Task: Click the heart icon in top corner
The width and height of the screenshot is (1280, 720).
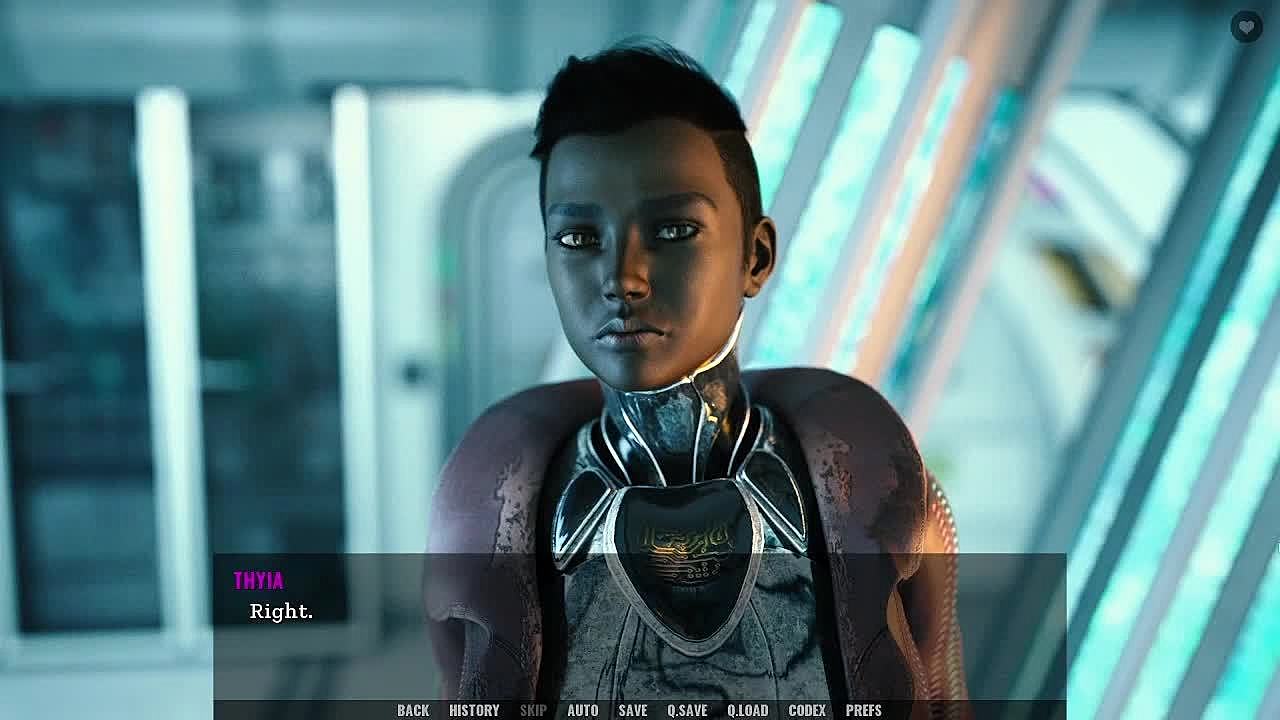Action: point(1246,27)
